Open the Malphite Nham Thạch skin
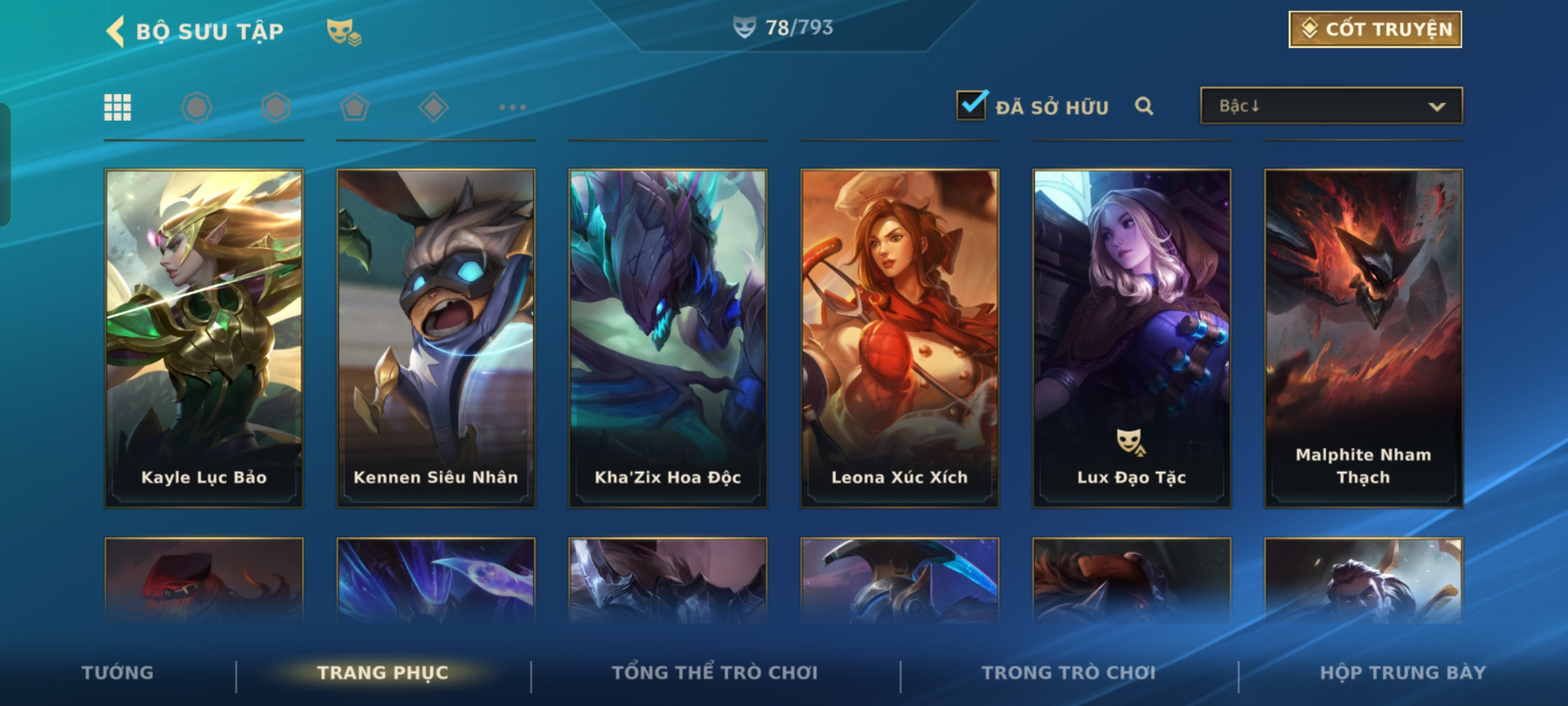 coord(1364,338)
